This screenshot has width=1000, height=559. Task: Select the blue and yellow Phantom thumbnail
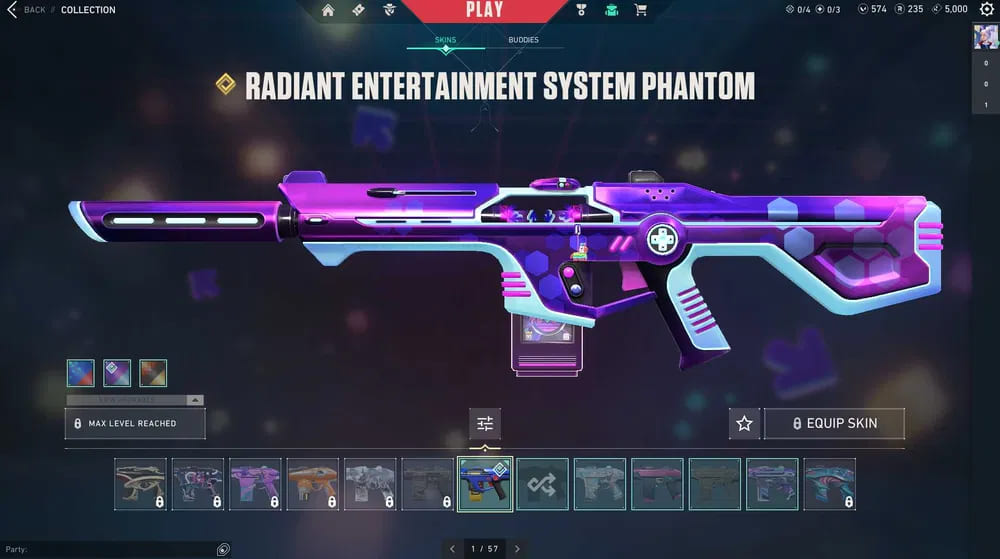pyautogui.click(x=485, y=484)
